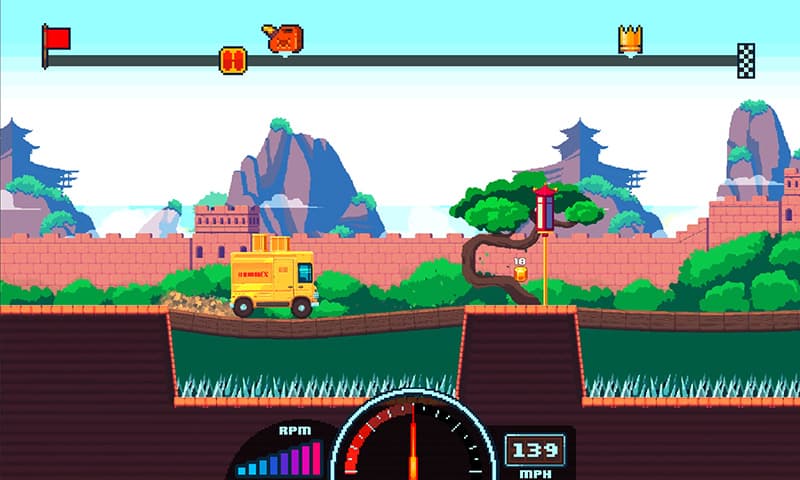Click the red start flag on progress bar
Screen dimensions: 800x480
click(57, 39)
